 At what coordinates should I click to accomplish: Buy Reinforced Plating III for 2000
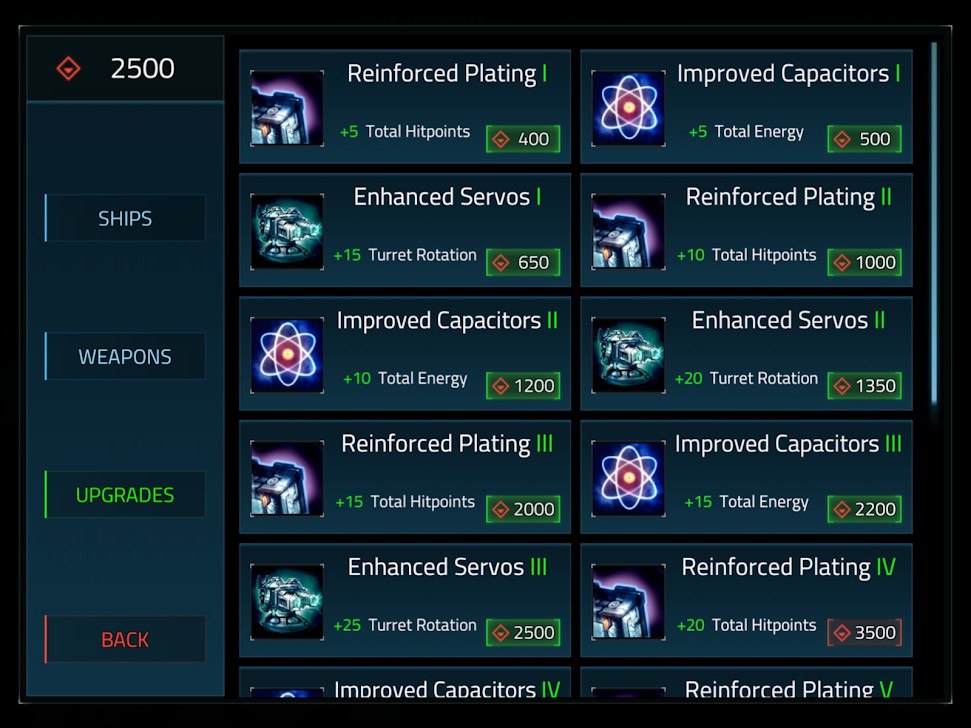click(523, 509)
